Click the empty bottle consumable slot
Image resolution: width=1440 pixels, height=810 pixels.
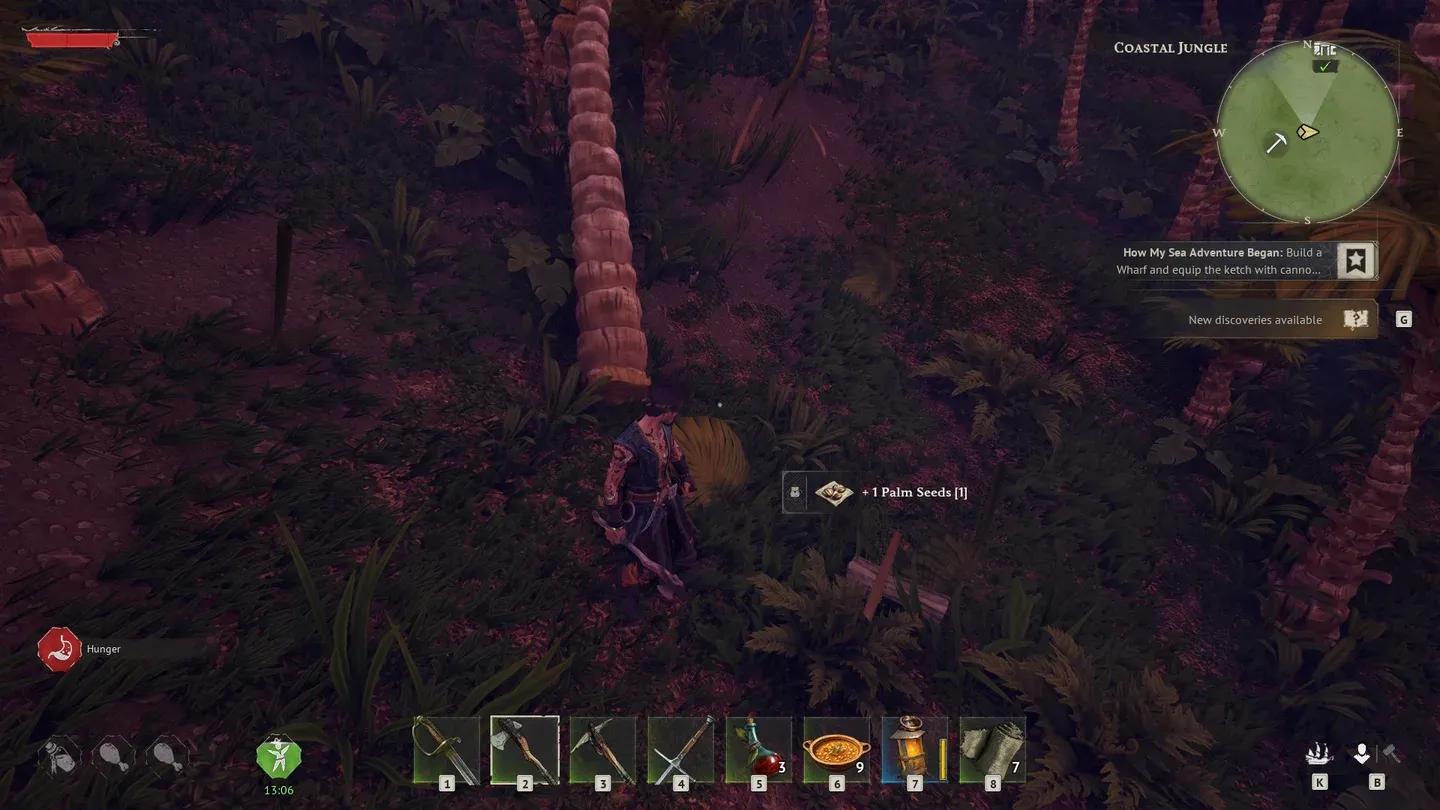pos(59,755)
